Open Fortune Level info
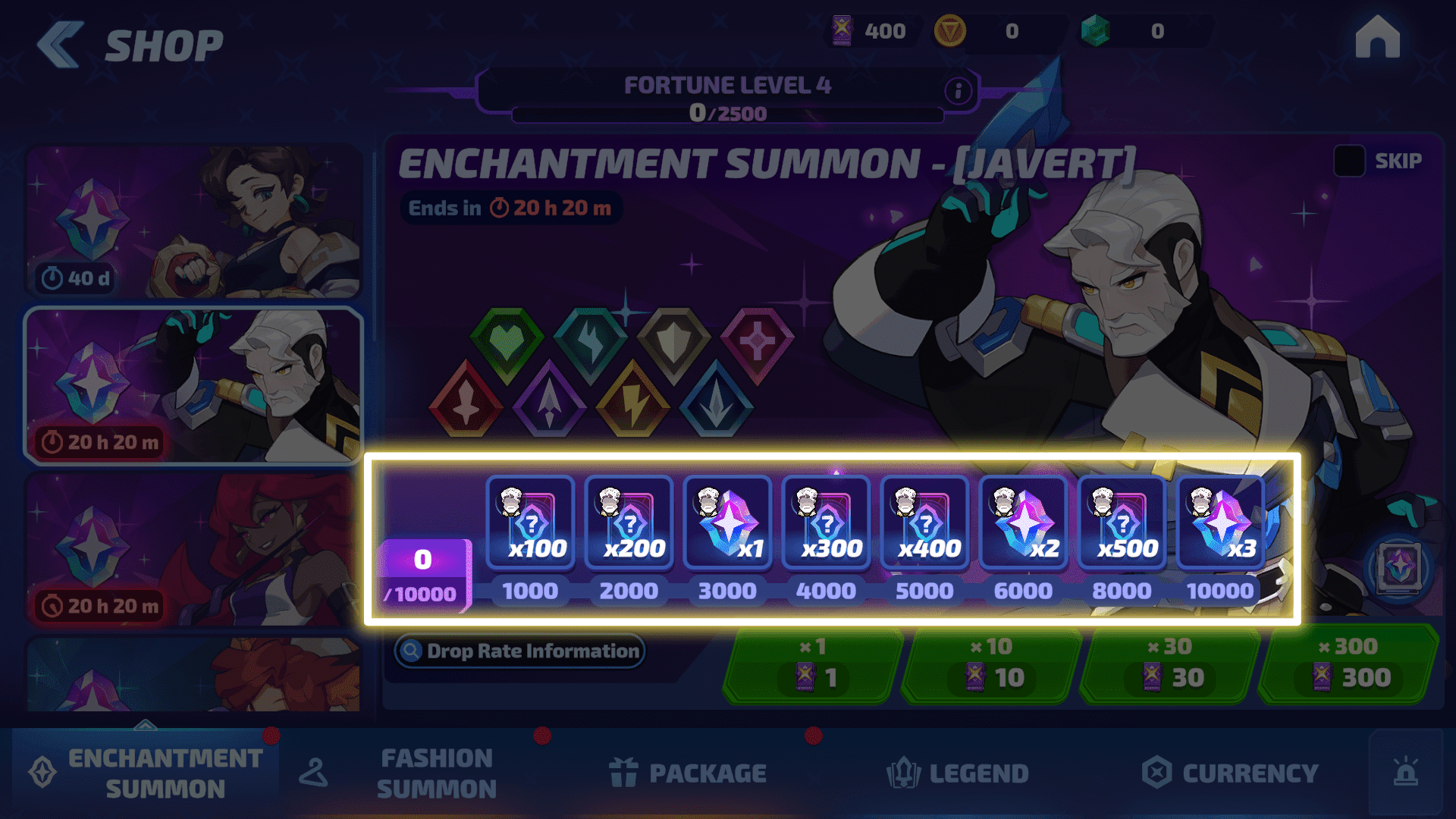The image size is (1456, 819). point(958,92)
